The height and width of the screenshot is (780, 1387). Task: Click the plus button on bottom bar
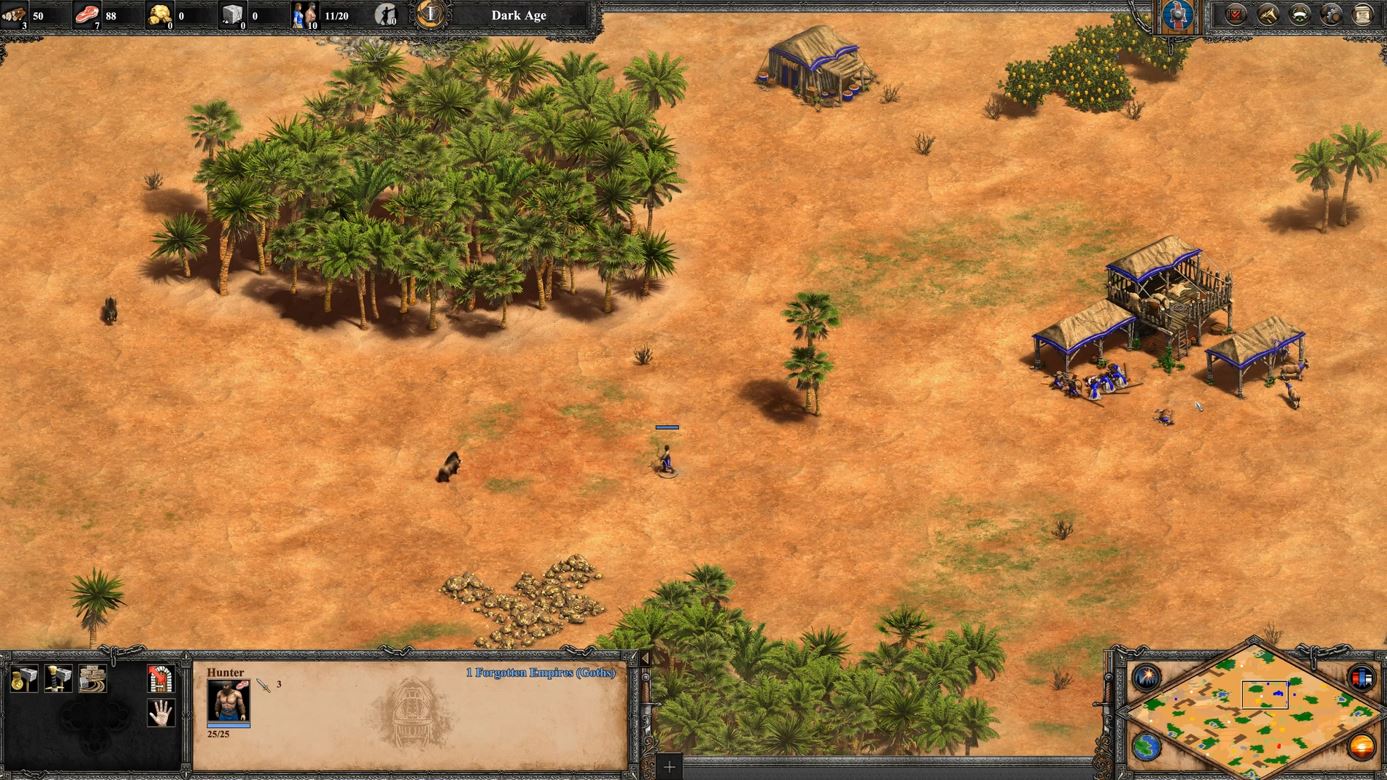click(669, 767)
